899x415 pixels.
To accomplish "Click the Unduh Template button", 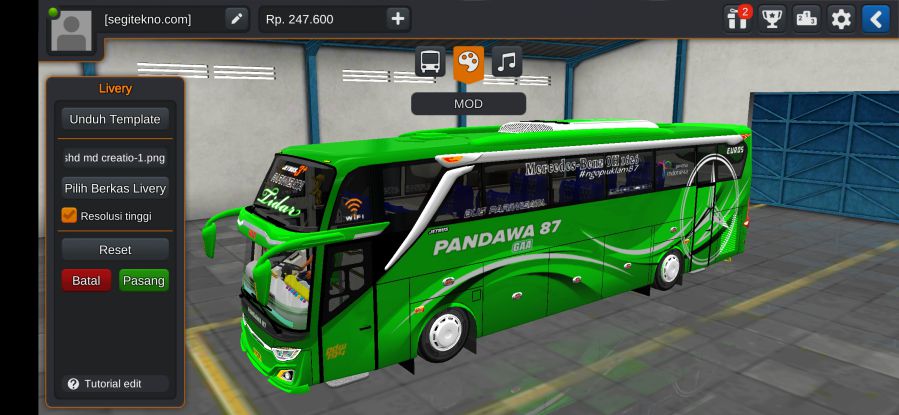I will 114,119.
